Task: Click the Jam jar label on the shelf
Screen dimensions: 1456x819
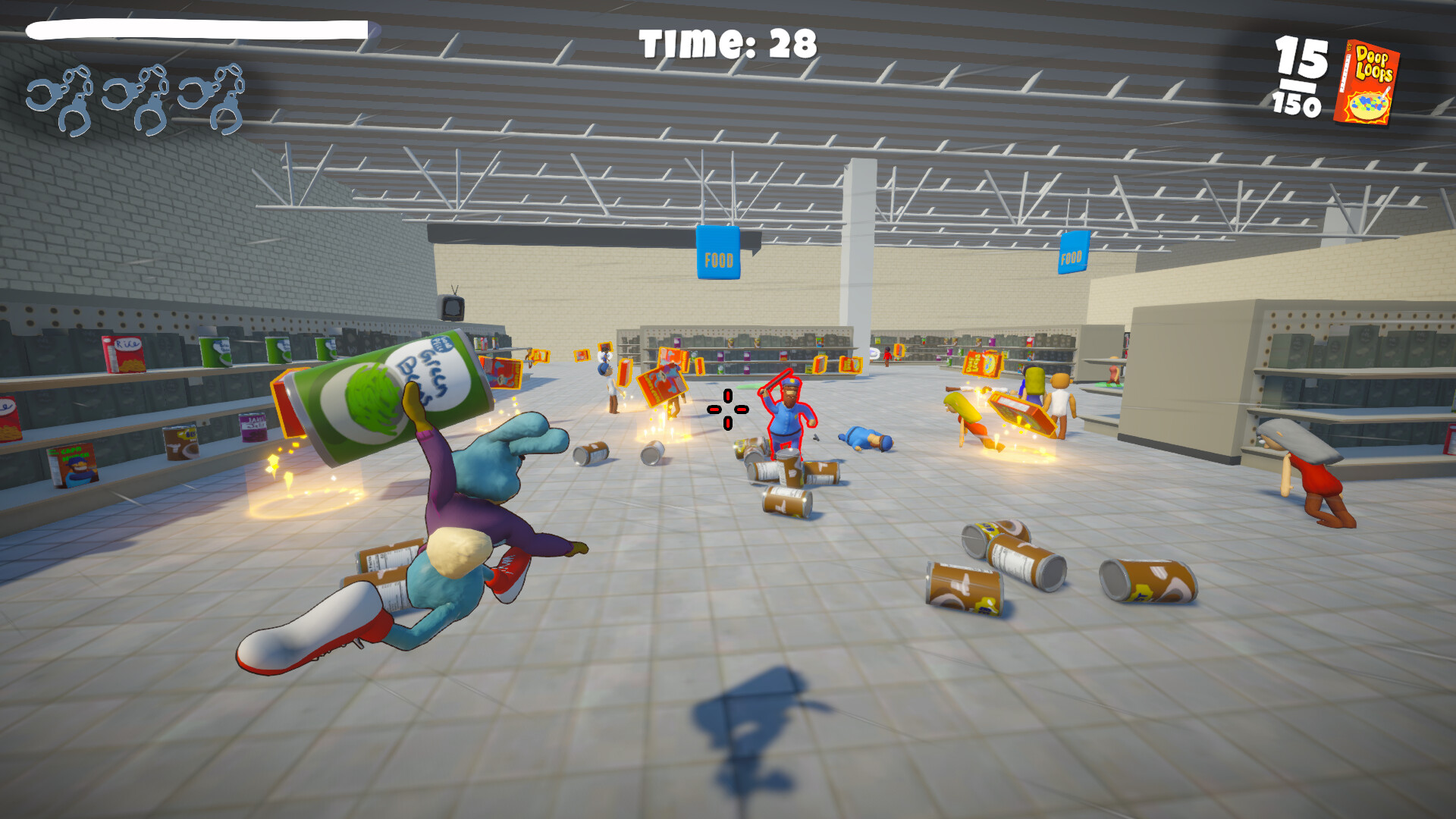Action: (253, 427)
